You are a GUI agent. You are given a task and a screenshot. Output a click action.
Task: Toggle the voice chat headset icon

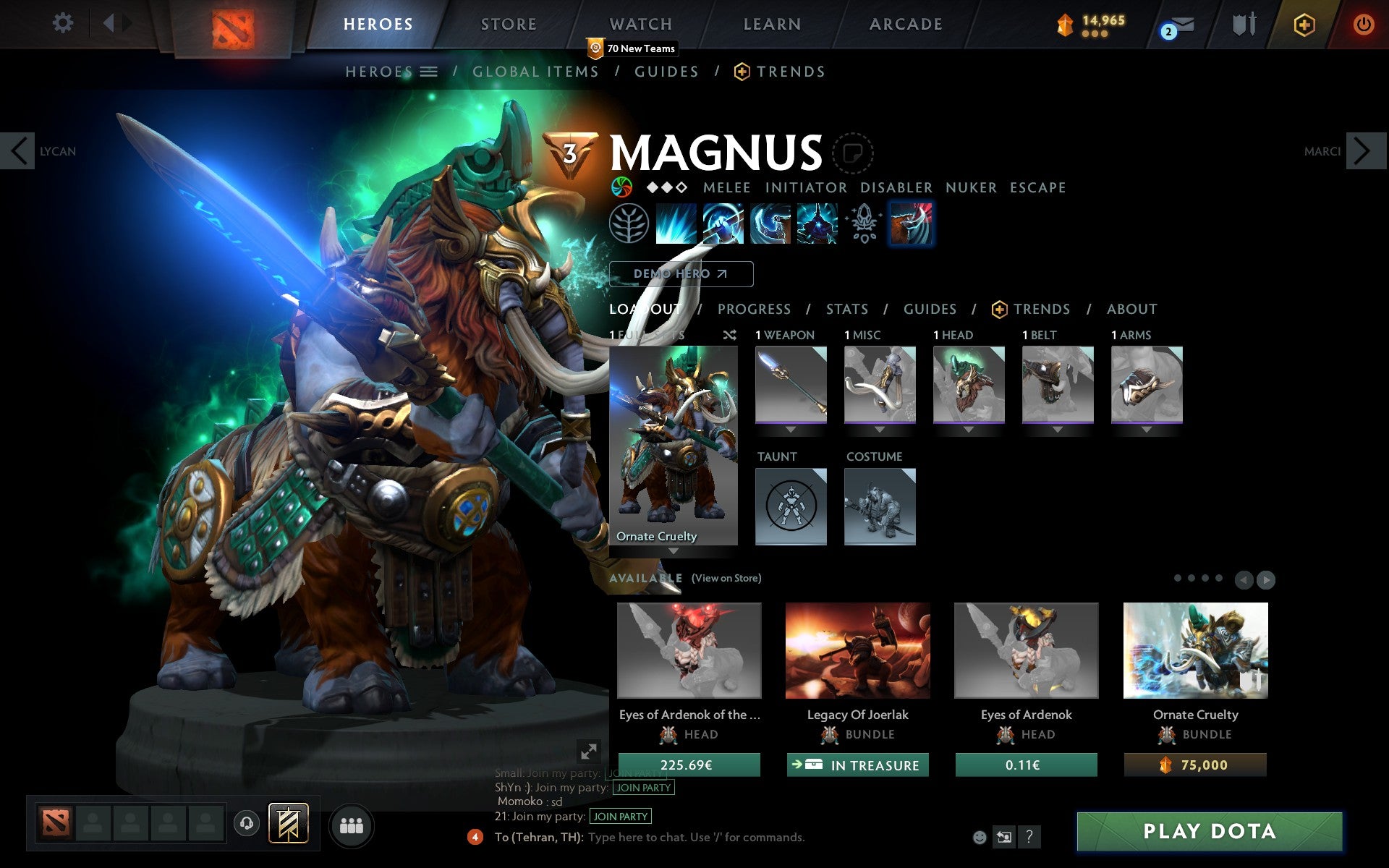(246, 824)
